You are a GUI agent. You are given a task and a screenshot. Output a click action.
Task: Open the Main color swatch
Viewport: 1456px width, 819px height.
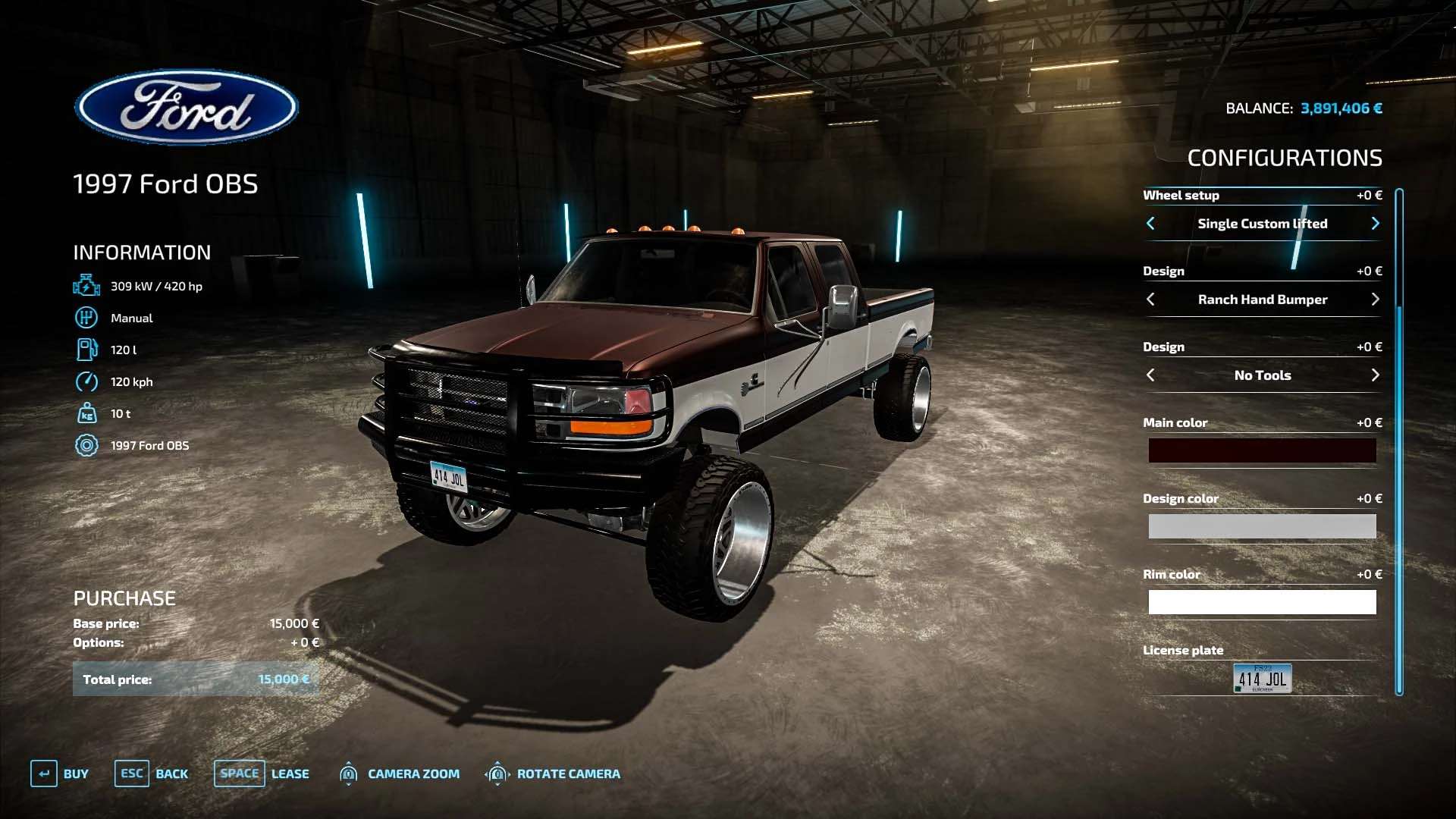click(1262, 450)
